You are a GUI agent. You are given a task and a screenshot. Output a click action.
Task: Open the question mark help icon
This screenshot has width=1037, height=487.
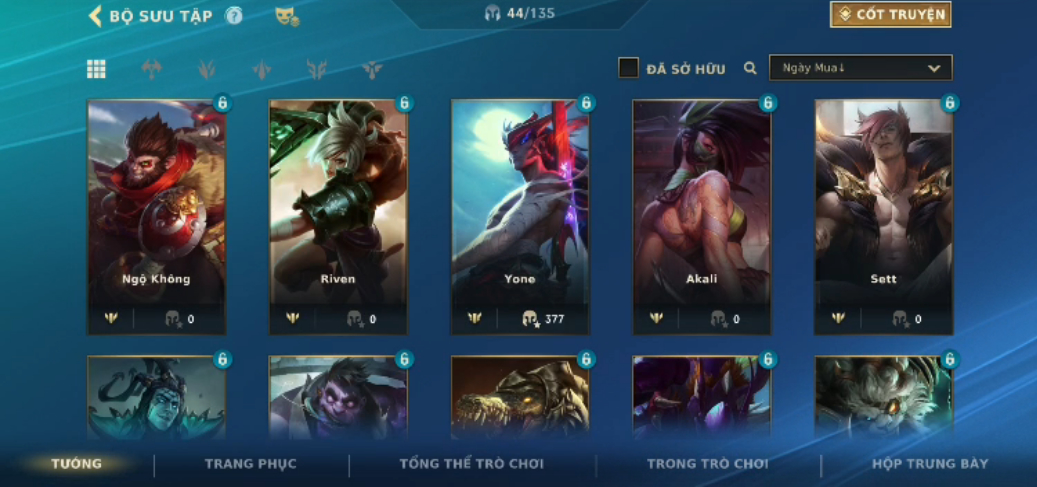(x=234, y=15)
